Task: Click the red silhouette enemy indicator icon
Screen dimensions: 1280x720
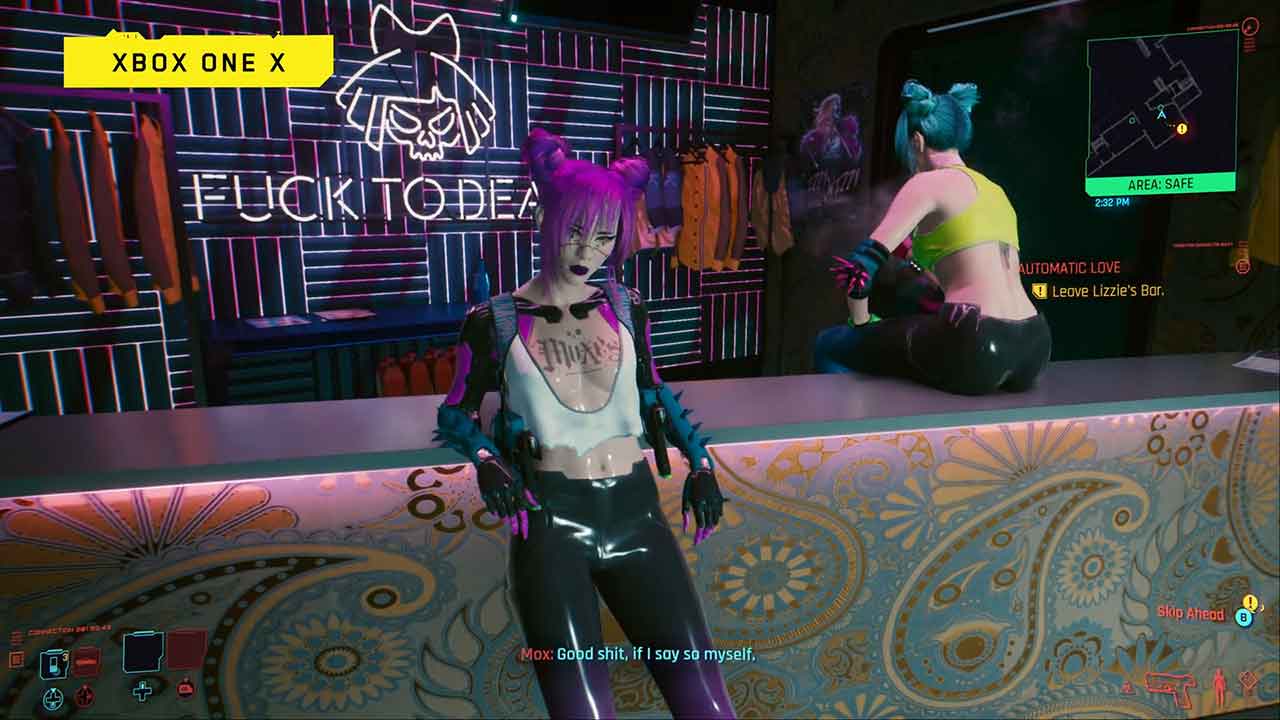Action: coord(1220,682)
